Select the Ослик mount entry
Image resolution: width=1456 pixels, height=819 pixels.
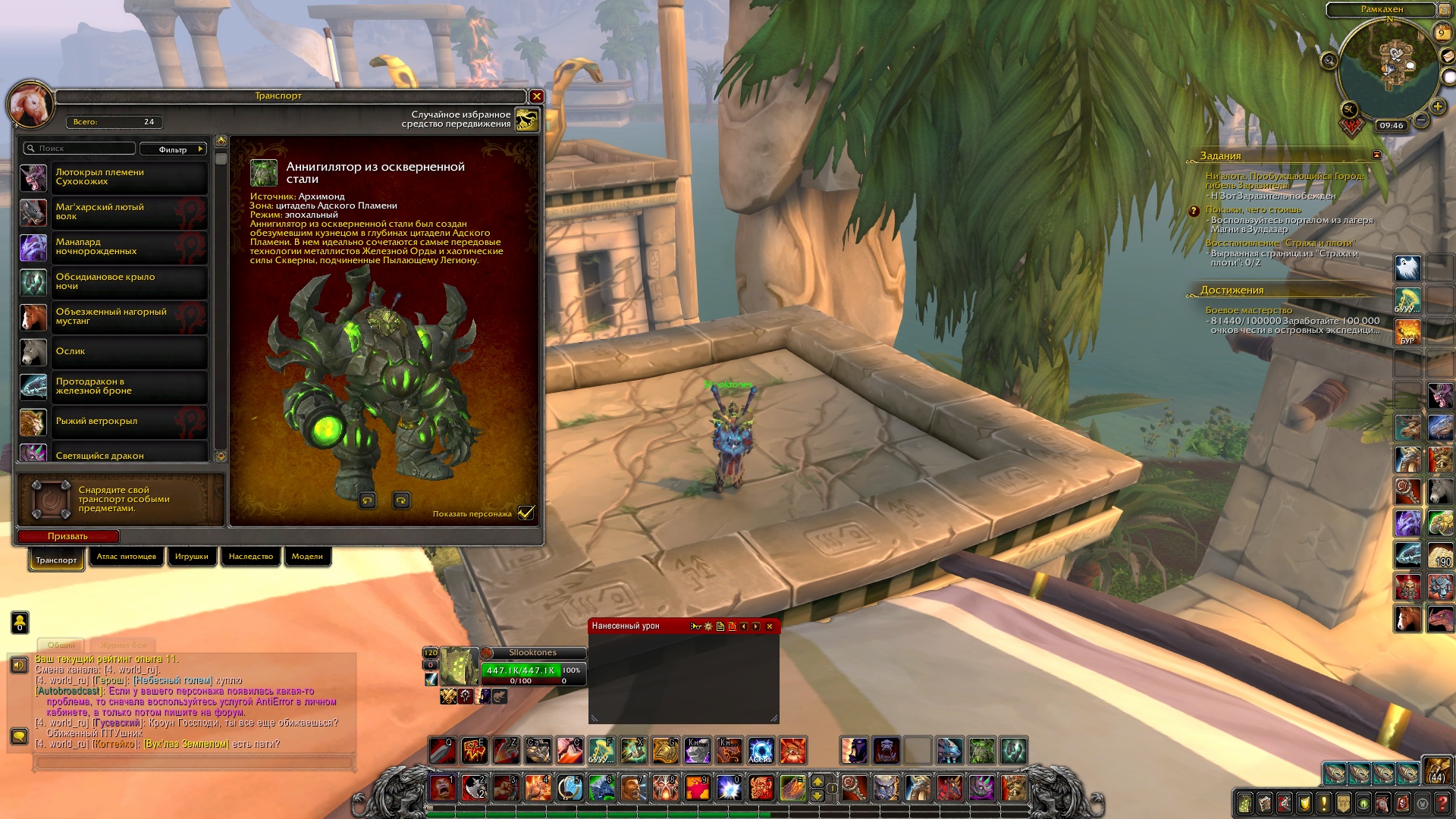114,352
